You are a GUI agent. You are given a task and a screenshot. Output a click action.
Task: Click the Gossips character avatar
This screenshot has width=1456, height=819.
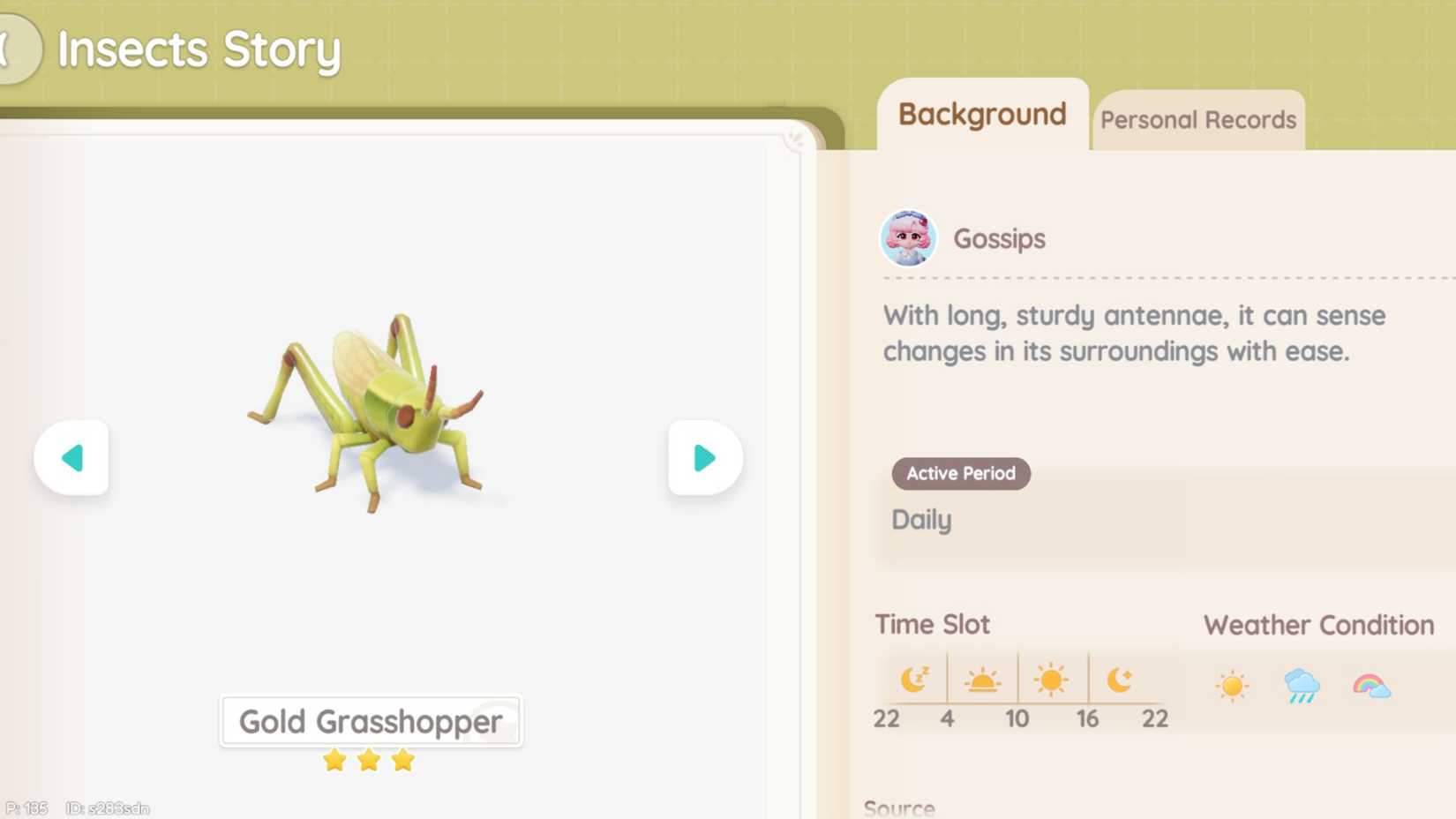pyautogui.click(x=908, y=239)
